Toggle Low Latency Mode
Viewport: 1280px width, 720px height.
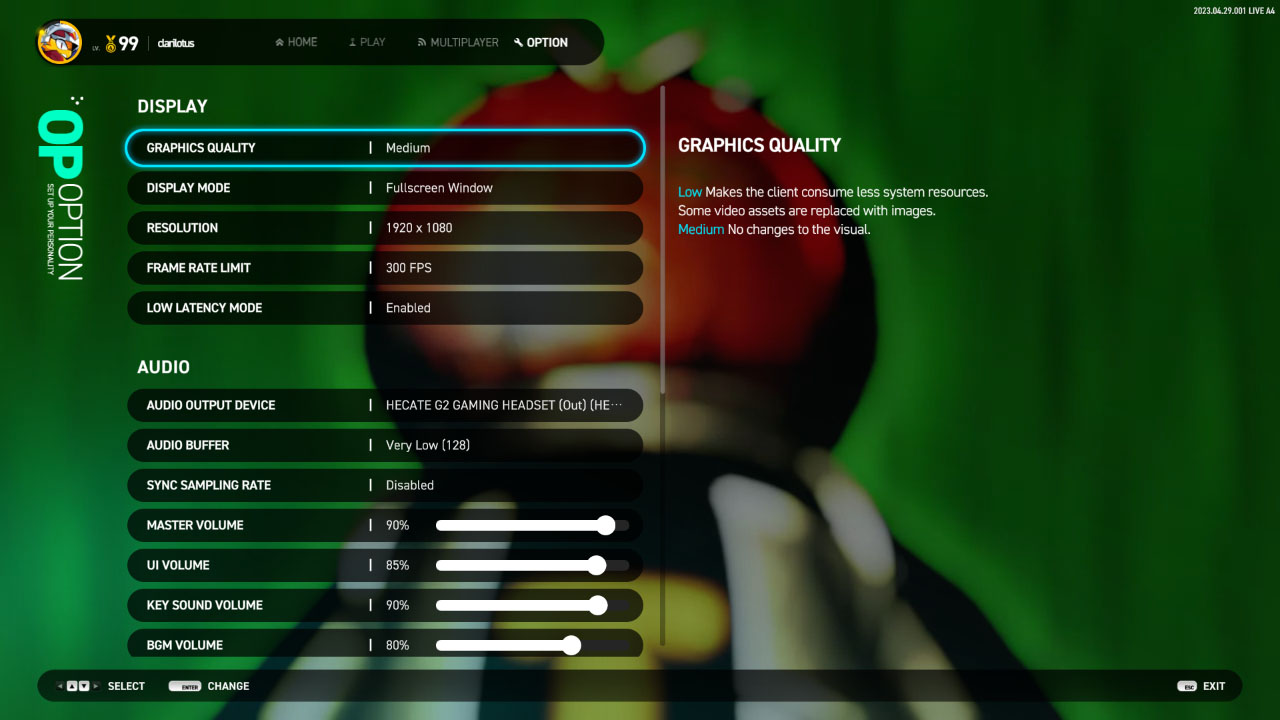pyautogui.click(x=385, y=308)
